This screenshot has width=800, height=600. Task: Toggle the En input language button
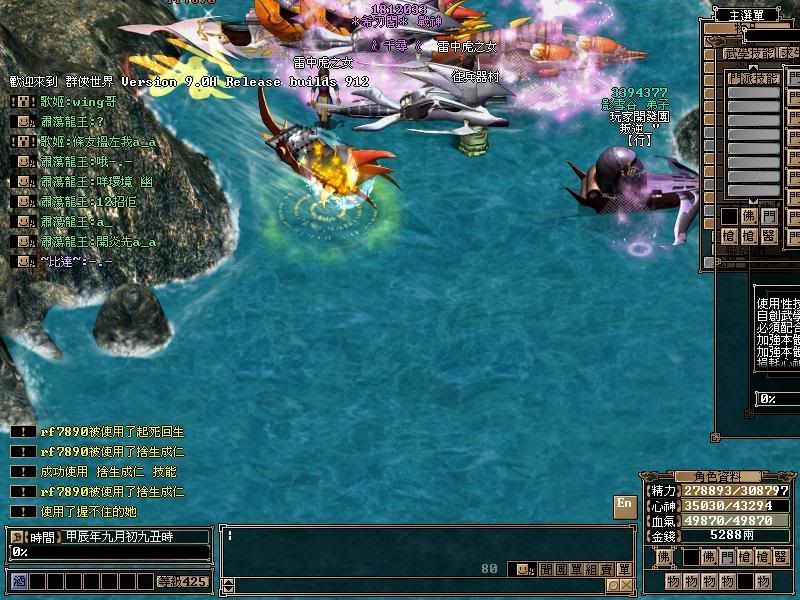click(x=623, y=505)
